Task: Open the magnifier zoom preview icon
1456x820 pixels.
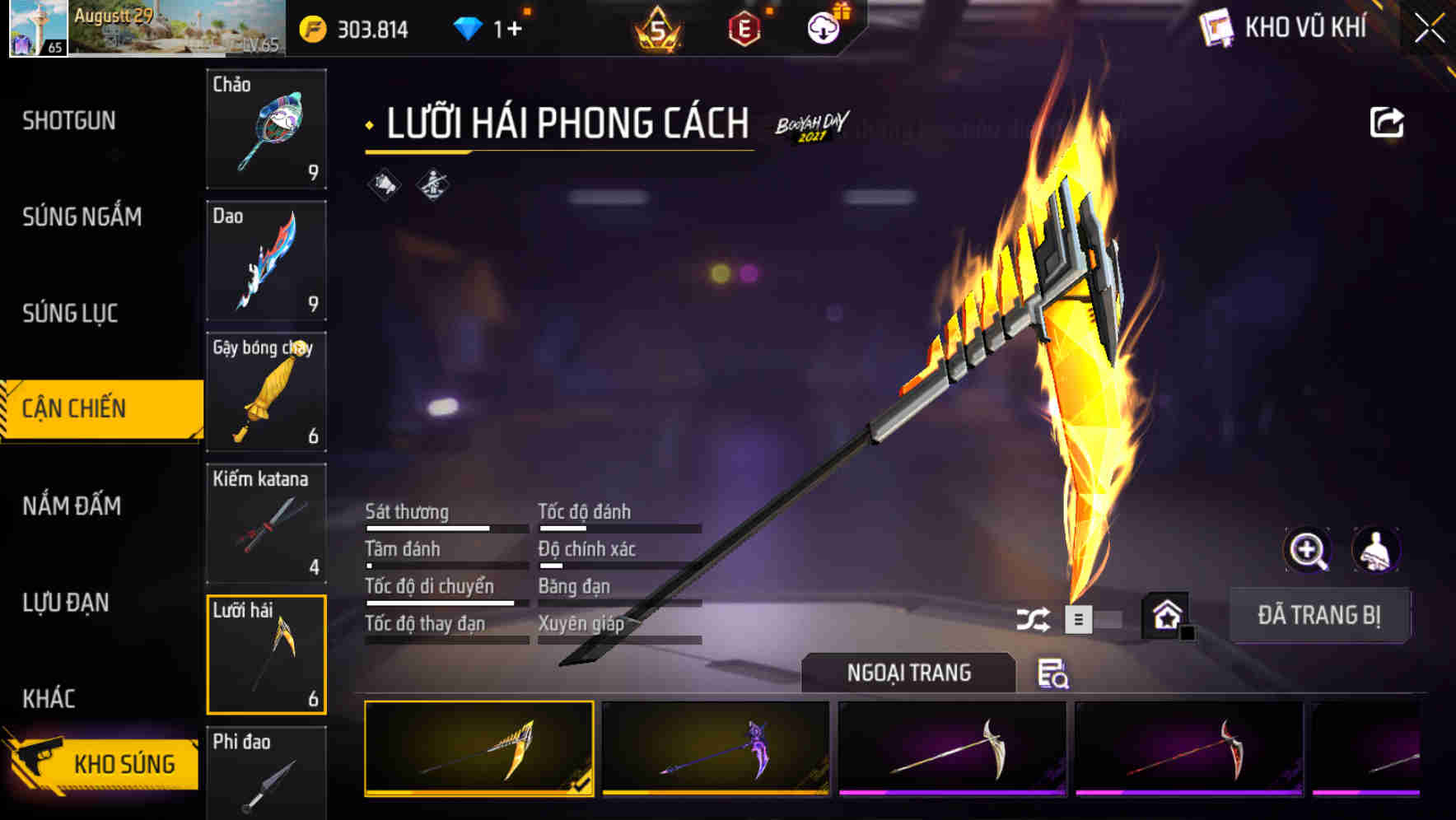Action: click(x=1309, y=550)
